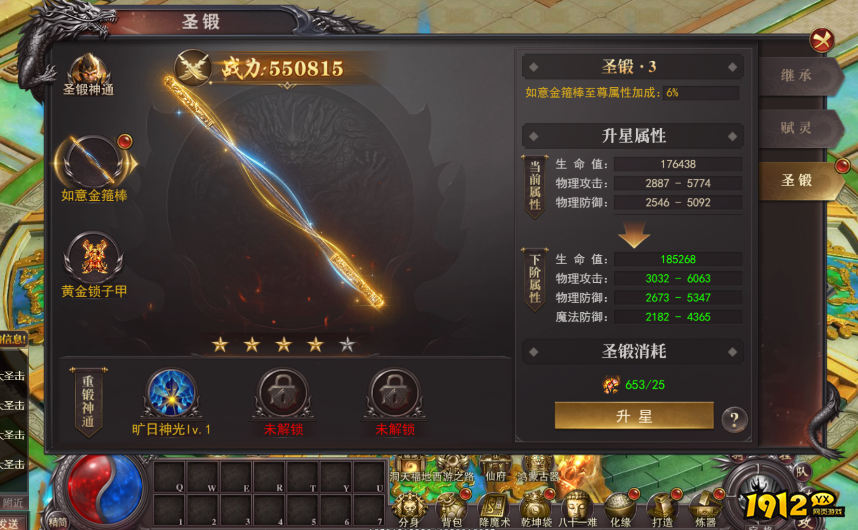Open the 赋灵 tab
This screenshot has height=530, width=858.
[797, 128]
